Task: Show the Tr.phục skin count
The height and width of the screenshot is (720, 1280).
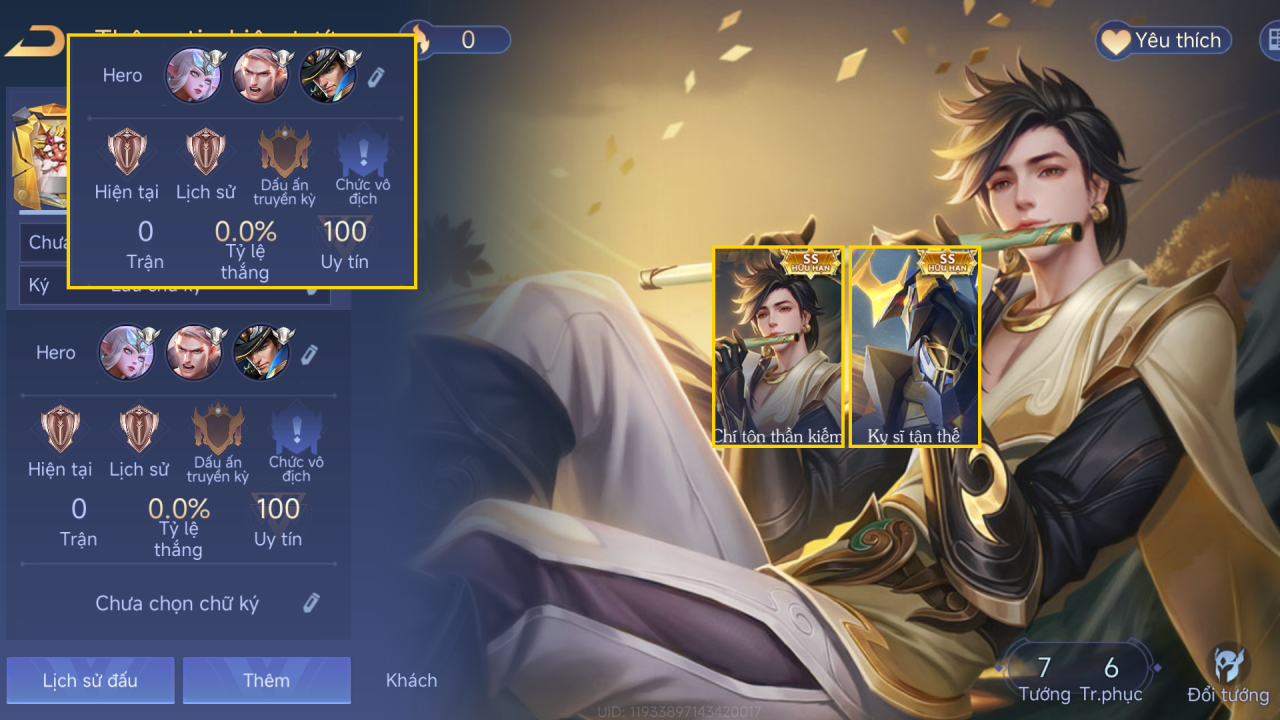Action: pos(1110,678)
